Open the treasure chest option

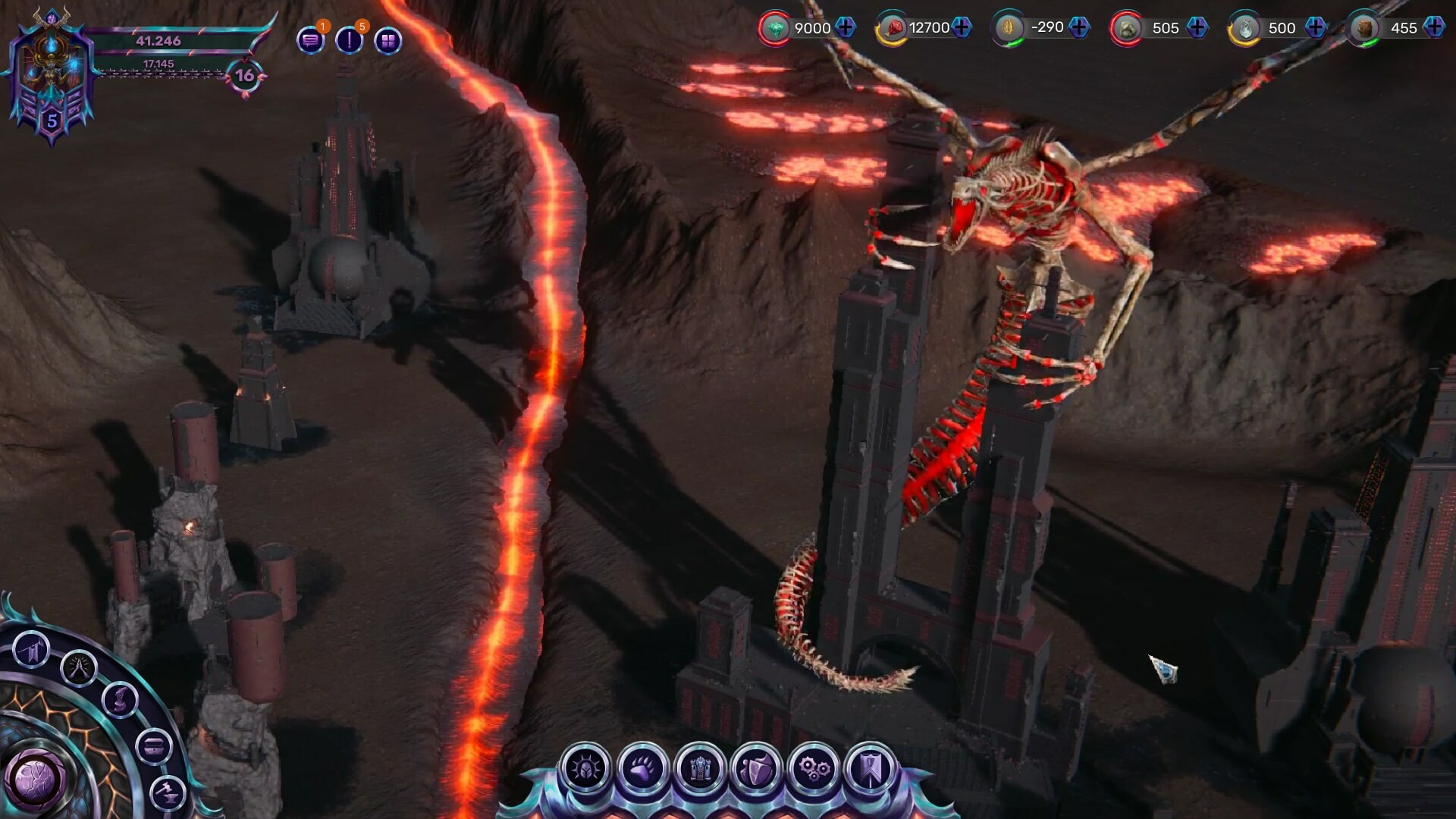pyautogui.click(x=155, y=745)
